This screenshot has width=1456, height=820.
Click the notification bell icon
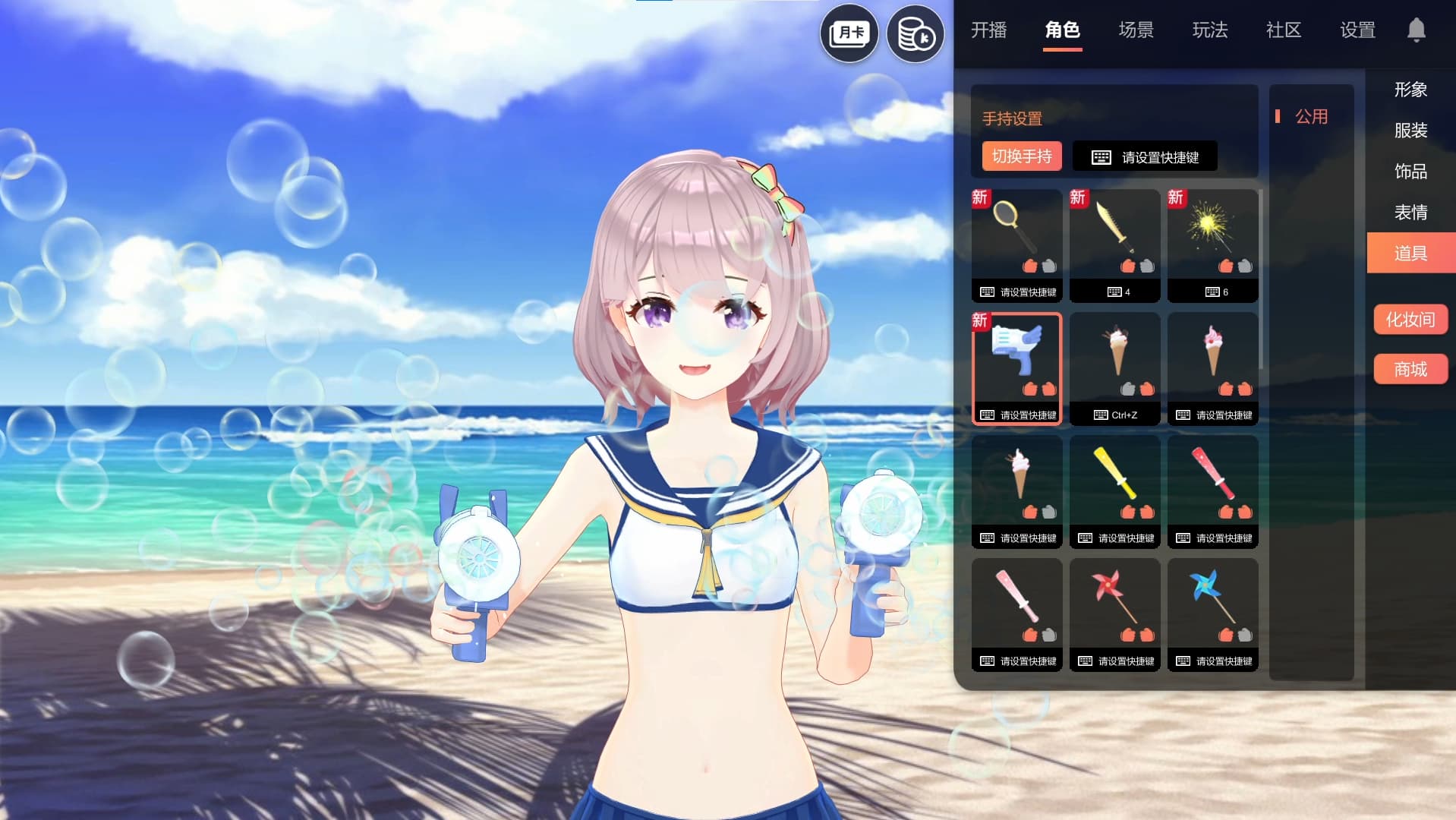[1416, 30]
